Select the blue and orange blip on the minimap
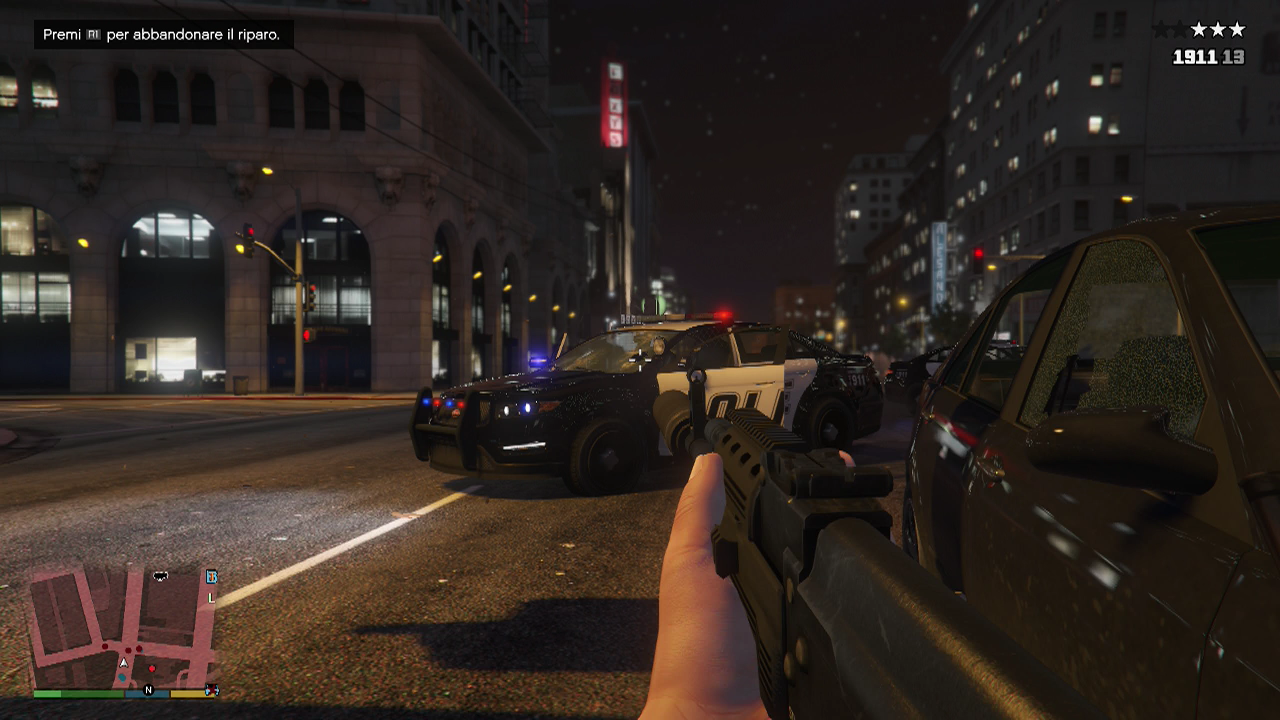Screen dimensions: 1280x720 coord(211,576)
